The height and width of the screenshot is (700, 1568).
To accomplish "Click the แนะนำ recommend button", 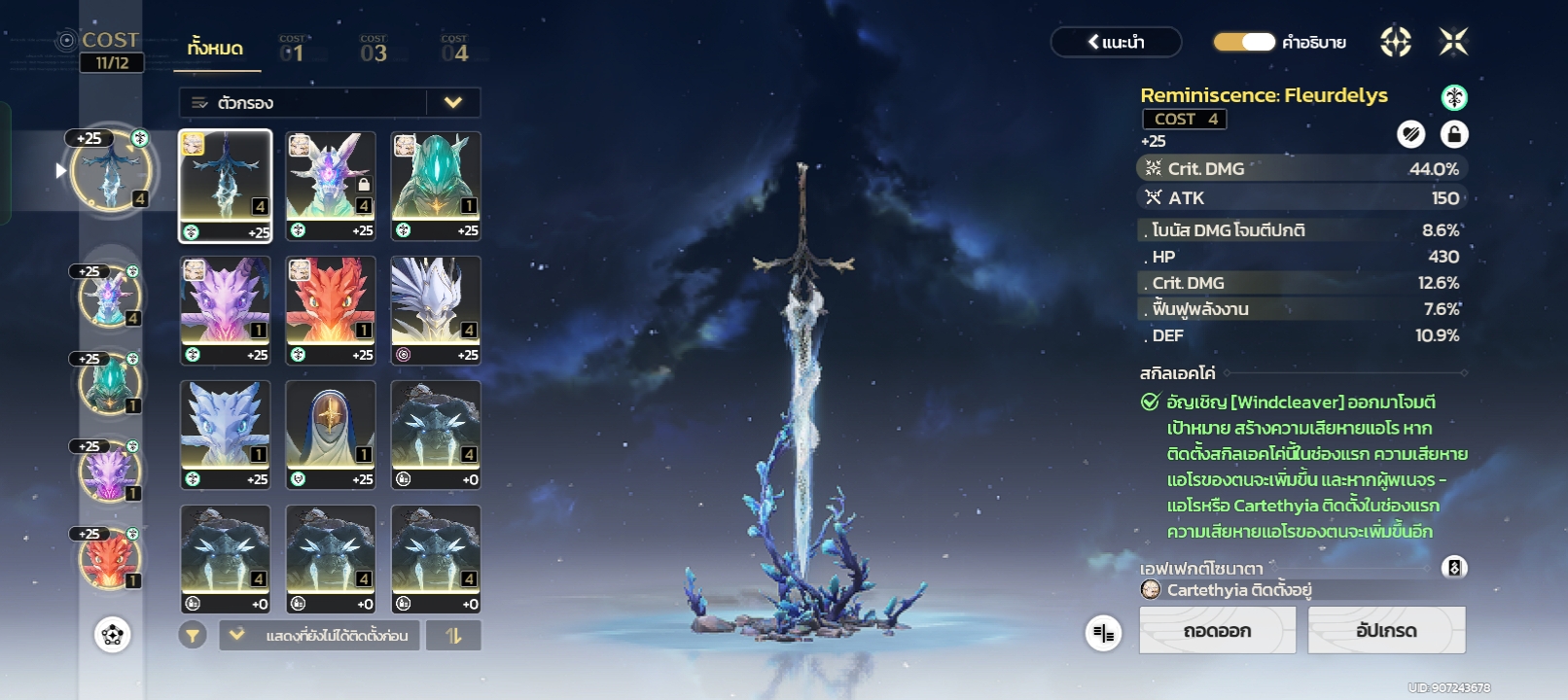I will coord(1116,42).
